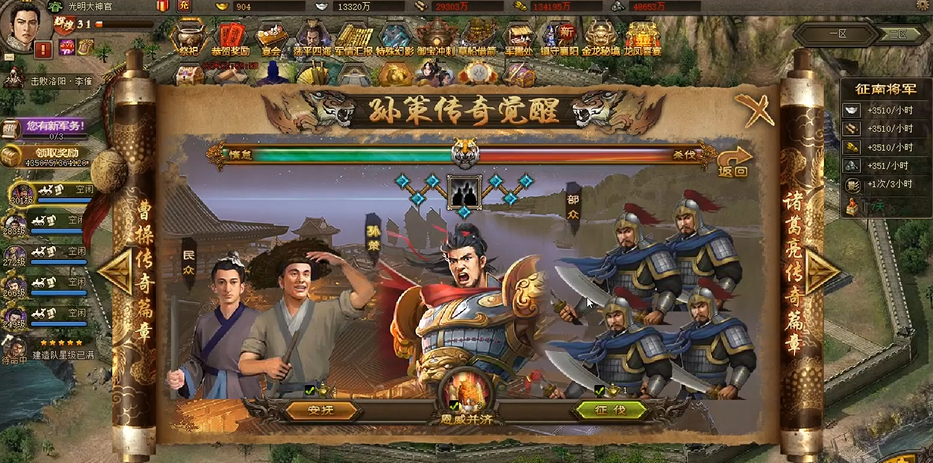Screen dimensions: 933x463
Task: Select the 恩威并济 center medallion
Action: [x=466, y=393]
